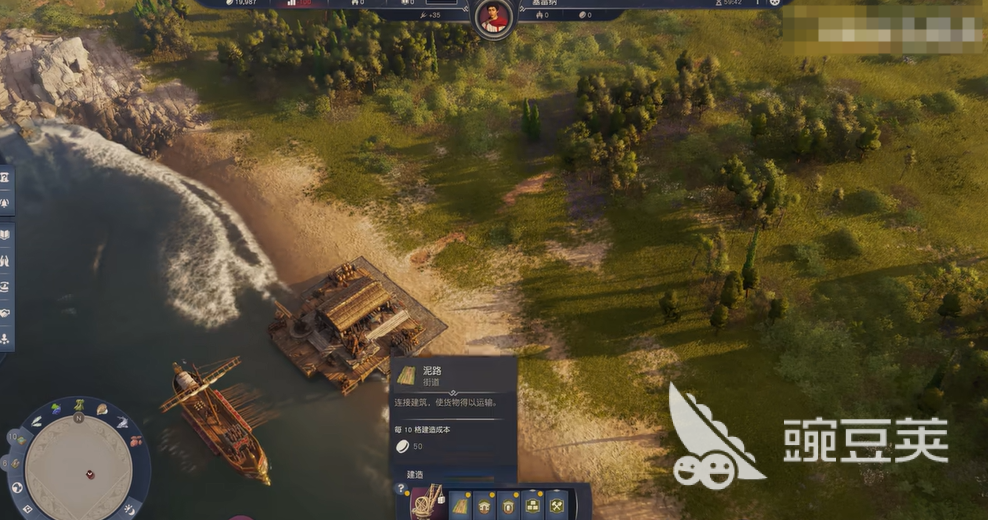
Task: Select the dirt road build icon
Action: click(462, 505)
